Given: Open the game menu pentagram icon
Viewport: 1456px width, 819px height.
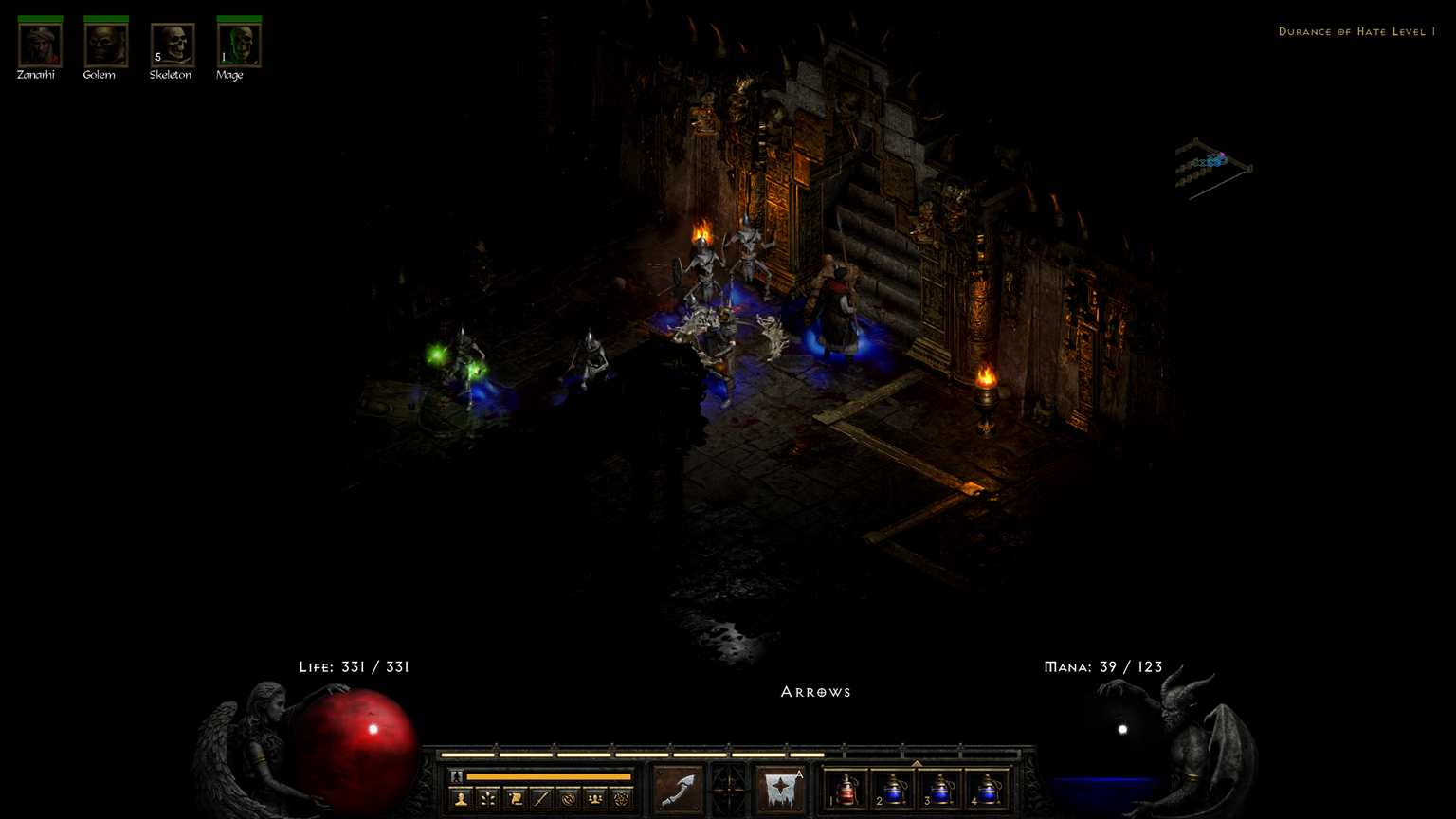Looking at the screenshot, I should tap(622, 799).
